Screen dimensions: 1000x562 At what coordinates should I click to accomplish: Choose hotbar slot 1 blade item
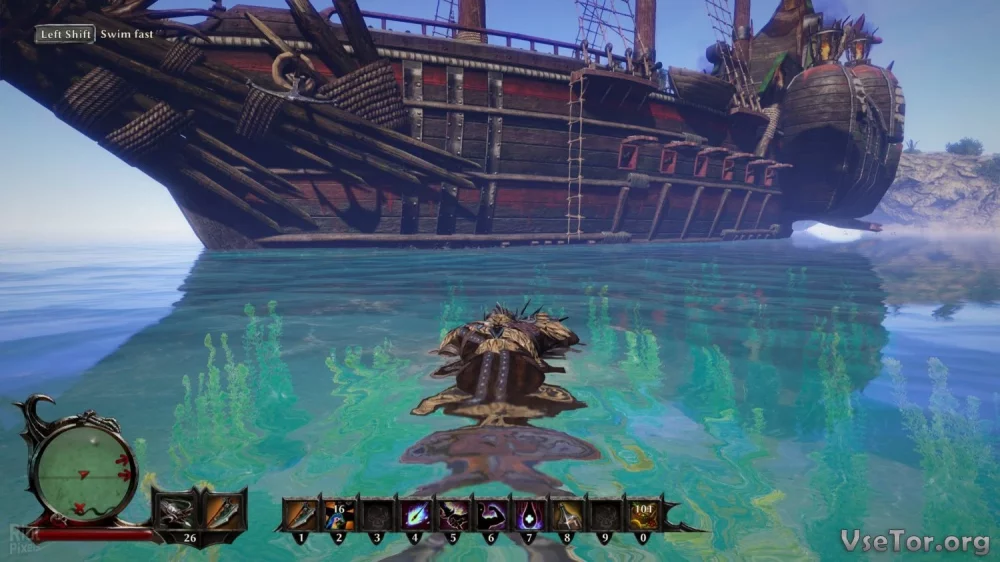click(301, 514)
